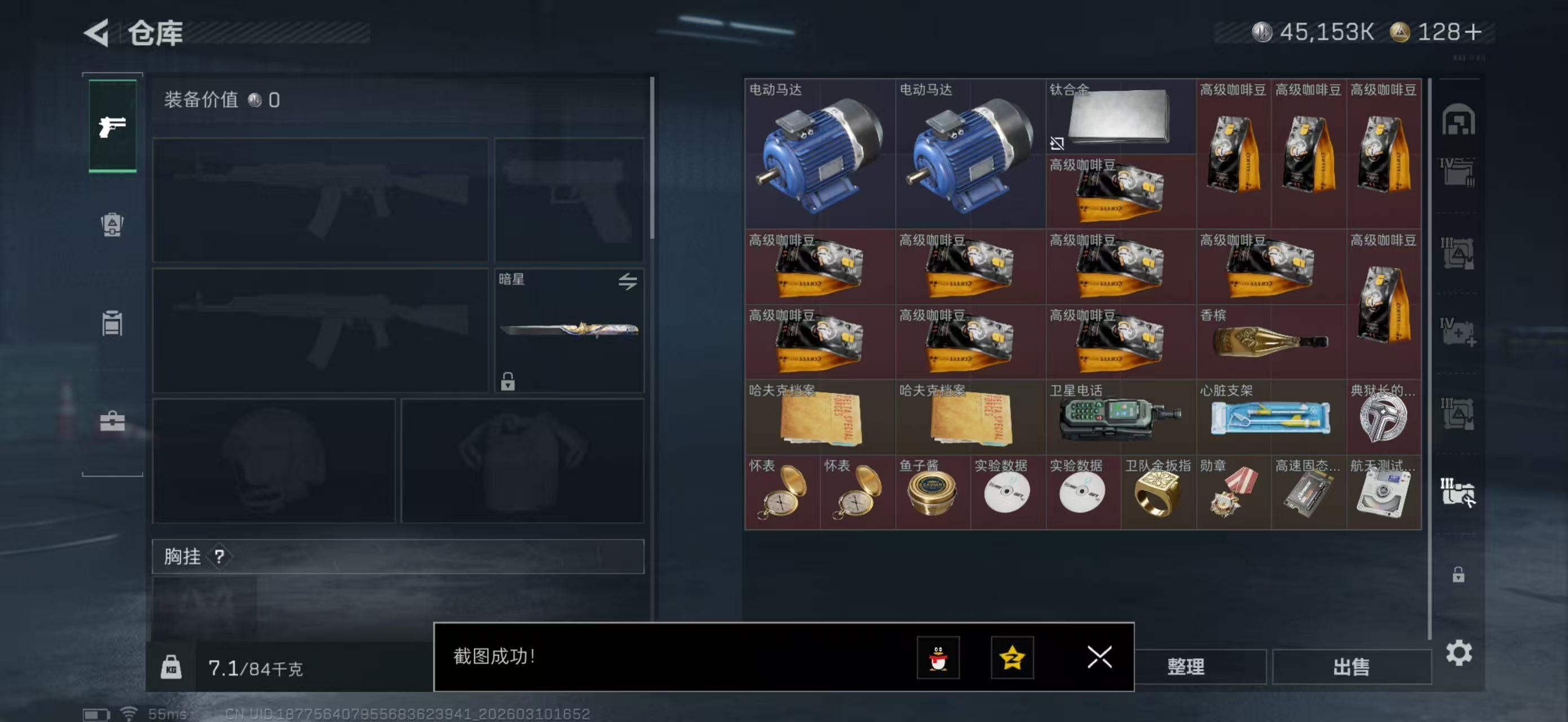The width and height of the screenshot is (1568, 722).
Task: Share screenshot via QQ penguin icon
Action: (938, 657)
